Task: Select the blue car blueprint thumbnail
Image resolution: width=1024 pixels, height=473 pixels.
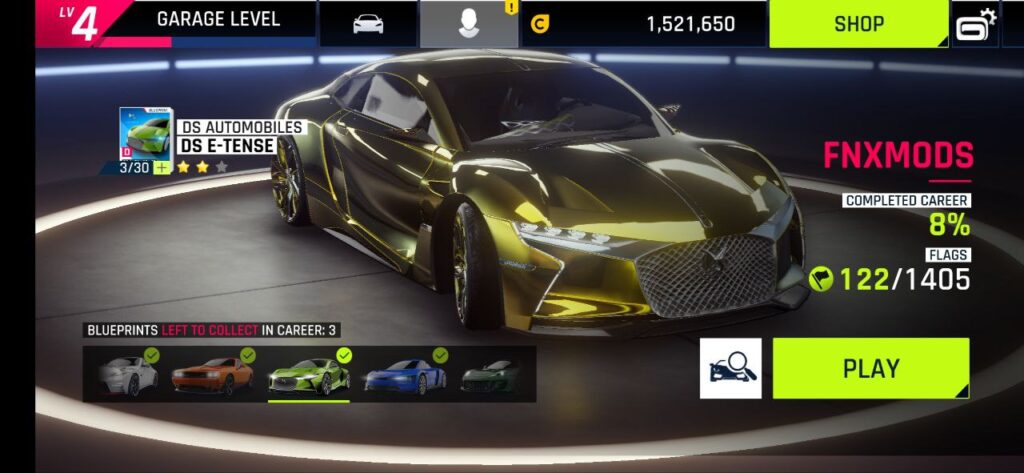Action: pyautogui.click(x=403, y=375)
